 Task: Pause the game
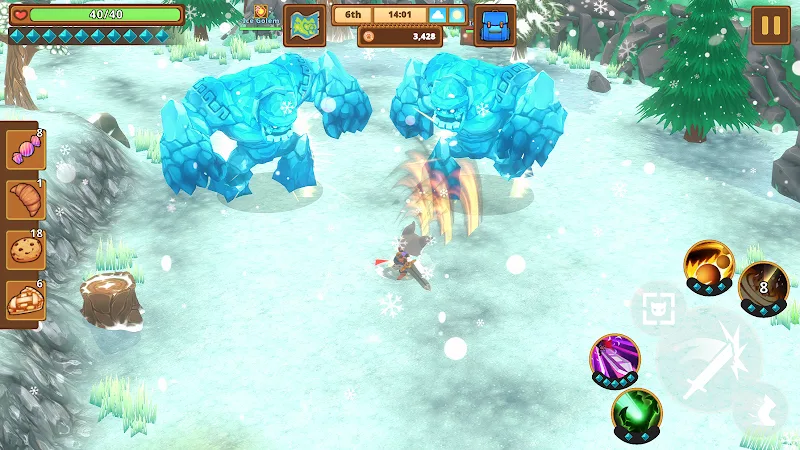[x=770, y=25]
